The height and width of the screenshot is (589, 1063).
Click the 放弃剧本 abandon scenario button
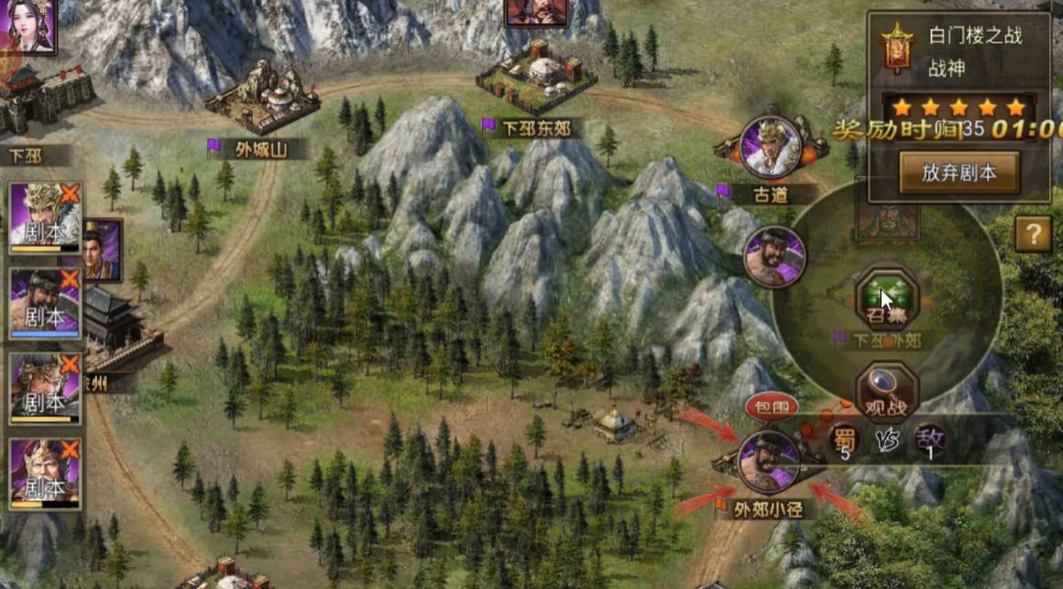pos(959,172)
